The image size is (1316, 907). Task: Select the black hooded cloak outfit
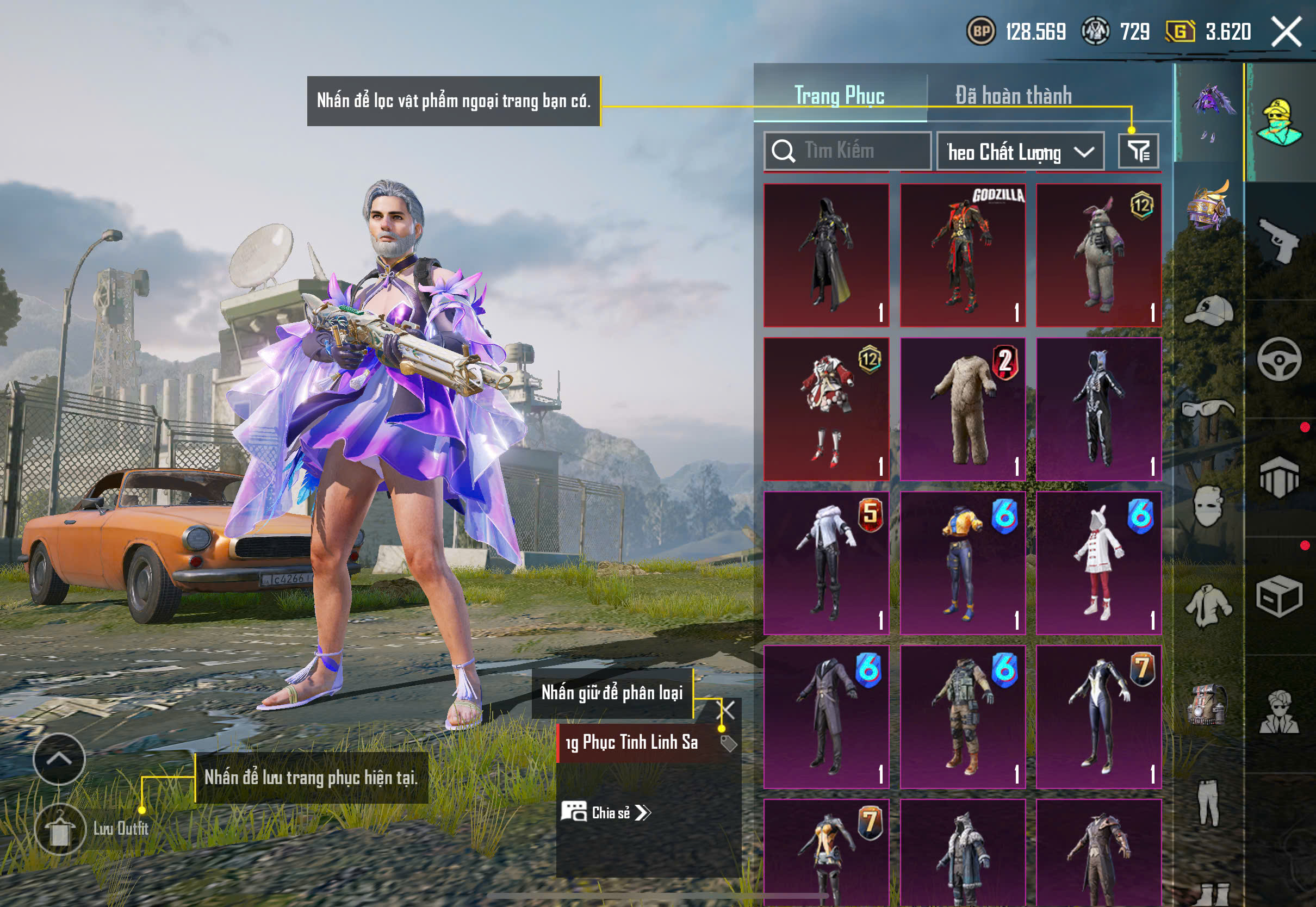tap(826, 254)
